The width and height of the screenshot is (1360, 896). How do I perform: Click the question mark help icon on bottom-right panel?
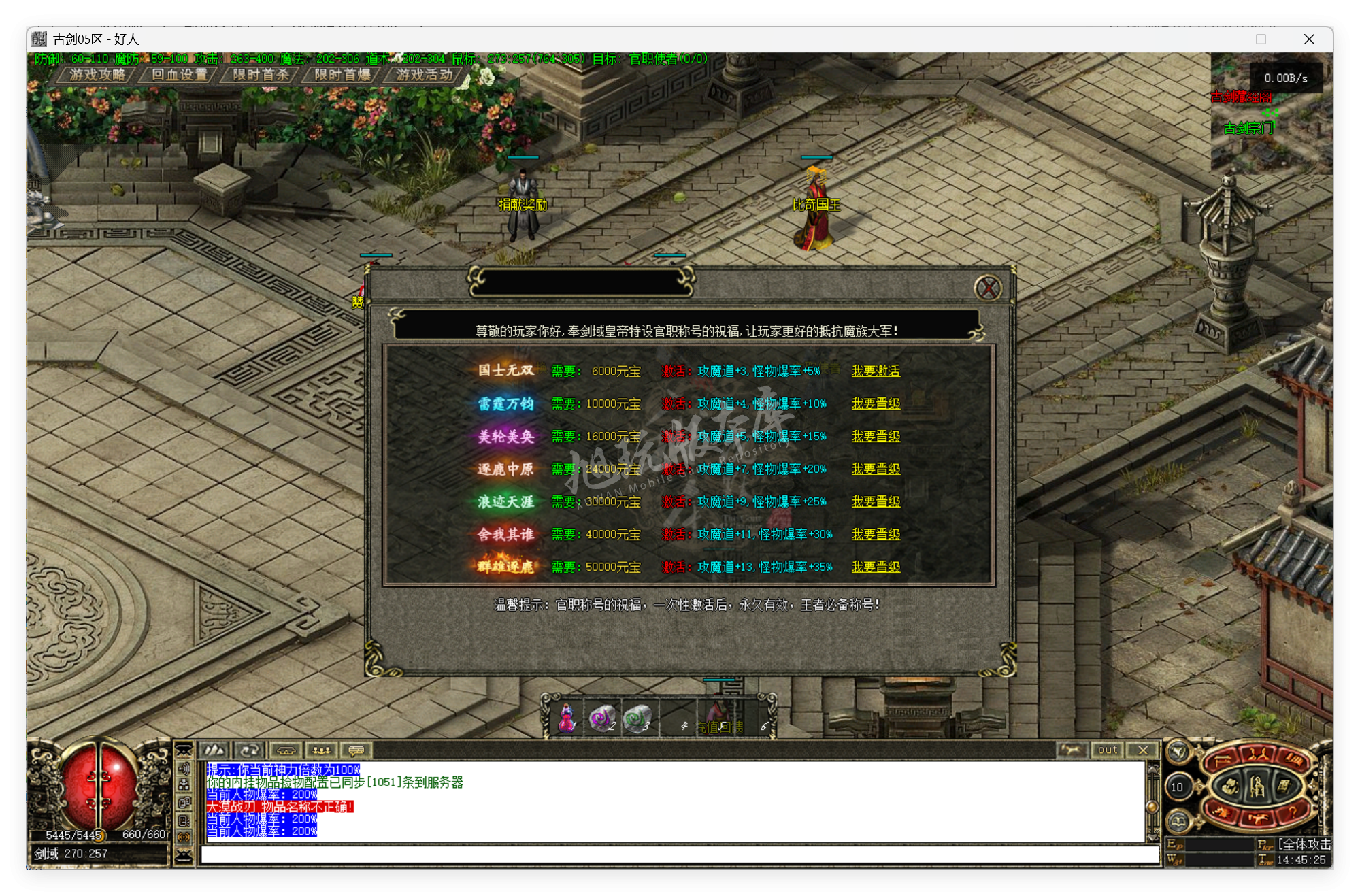pos(1293,814)
